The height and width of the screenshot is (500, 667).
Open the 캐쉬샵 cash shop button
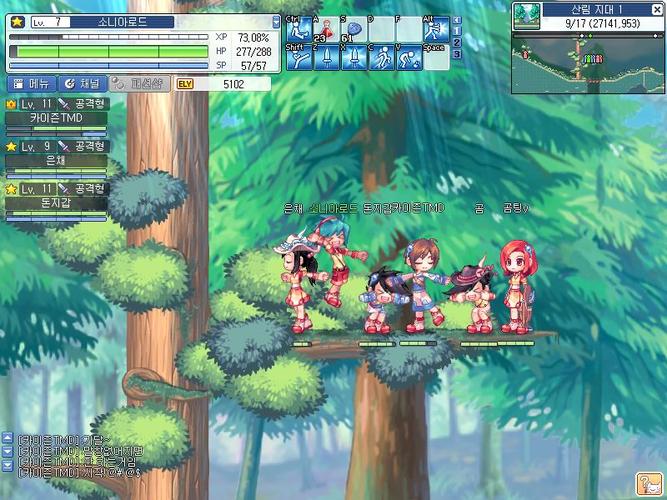137,84
